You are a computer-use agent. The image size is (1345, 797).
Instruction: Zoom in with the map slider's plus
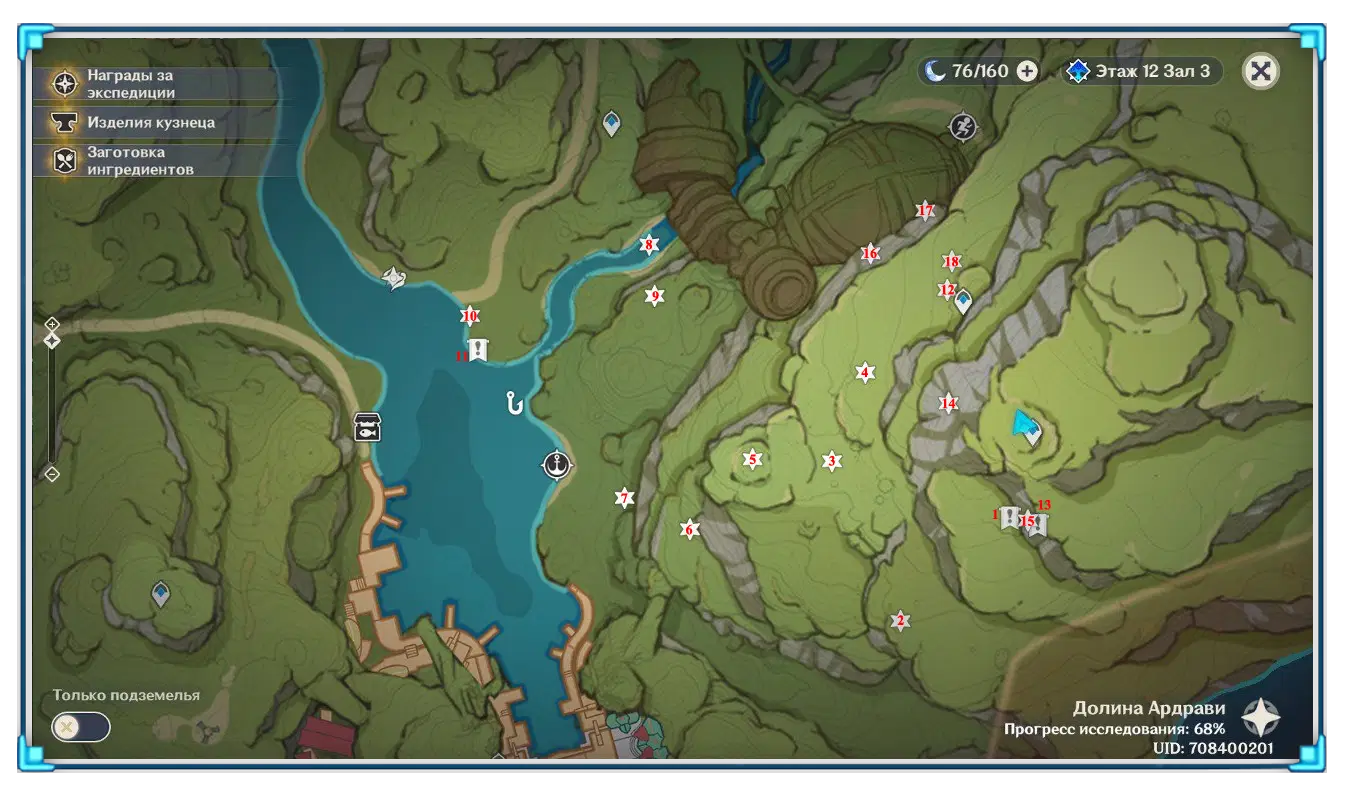[x=52, y=324]
